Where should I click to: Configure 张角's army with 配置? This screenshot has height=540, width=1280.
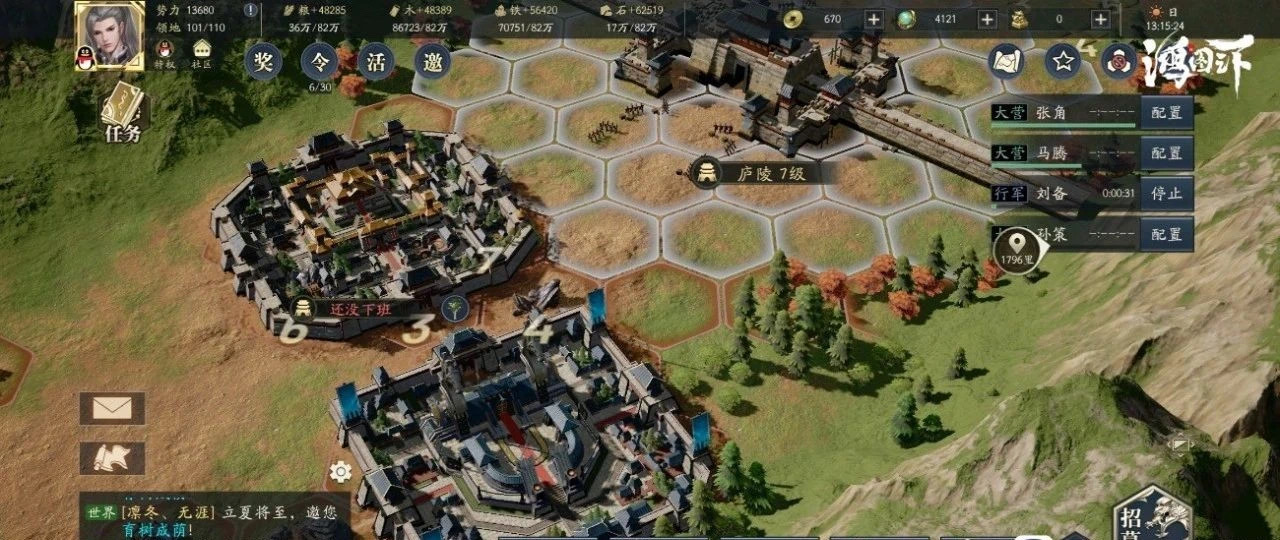pyautogui.click(x=1166, y=113)
